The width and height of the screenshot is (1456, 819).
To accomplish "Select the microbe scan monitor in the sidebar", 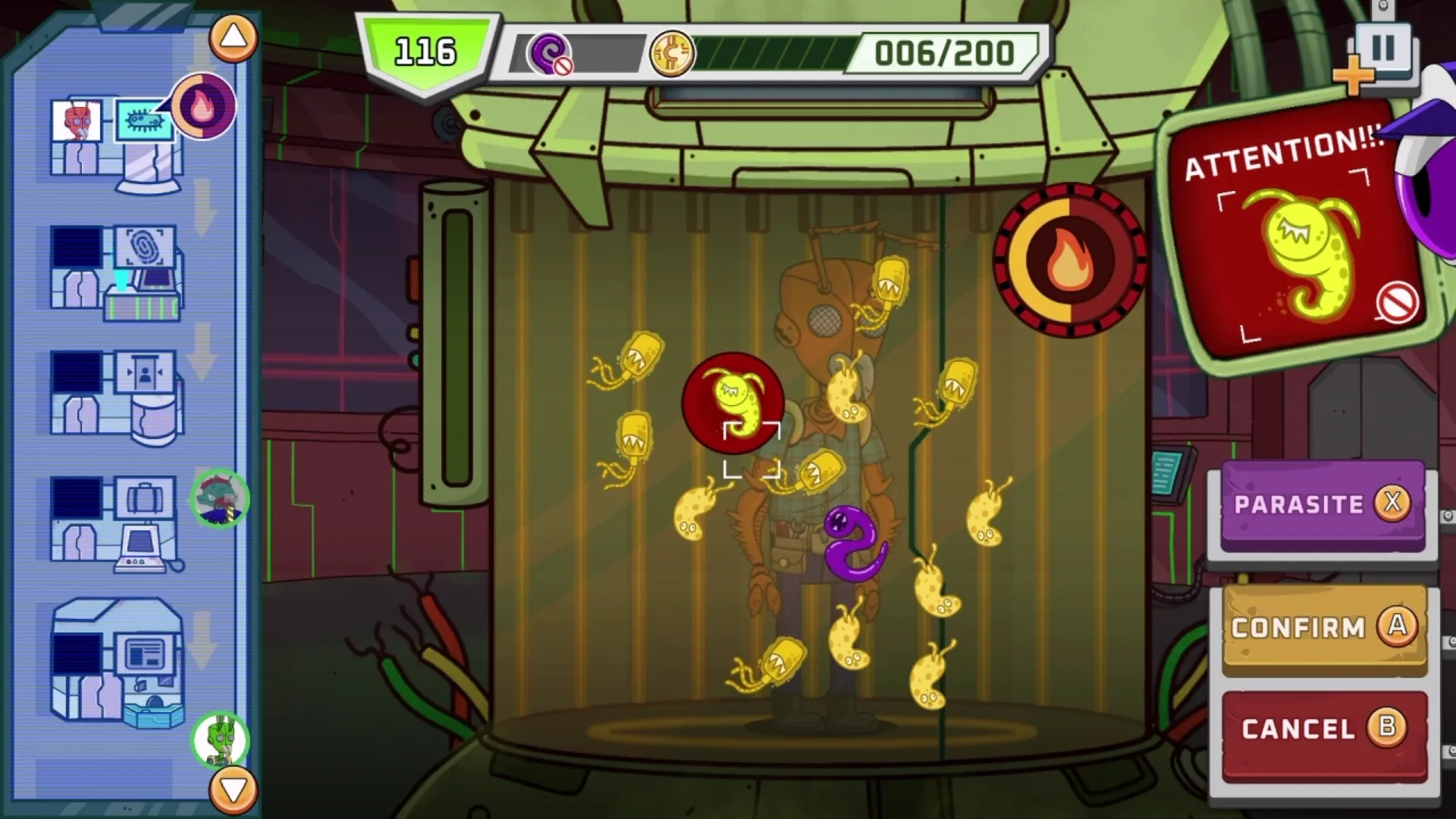I will pyautogui.click(x=146, y=121).
